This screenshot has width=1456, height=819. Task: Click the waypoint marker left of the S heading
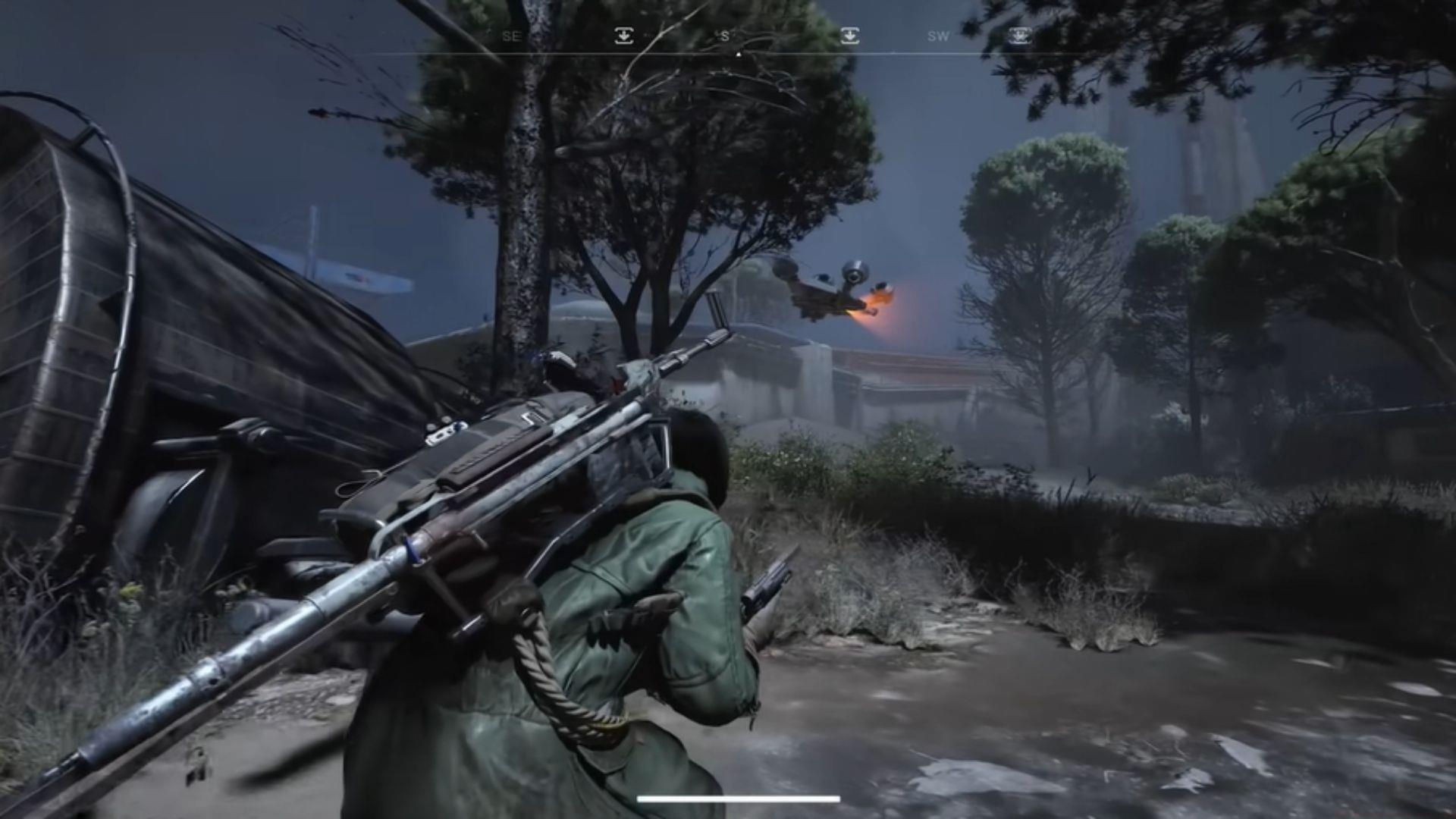point(623,36)
